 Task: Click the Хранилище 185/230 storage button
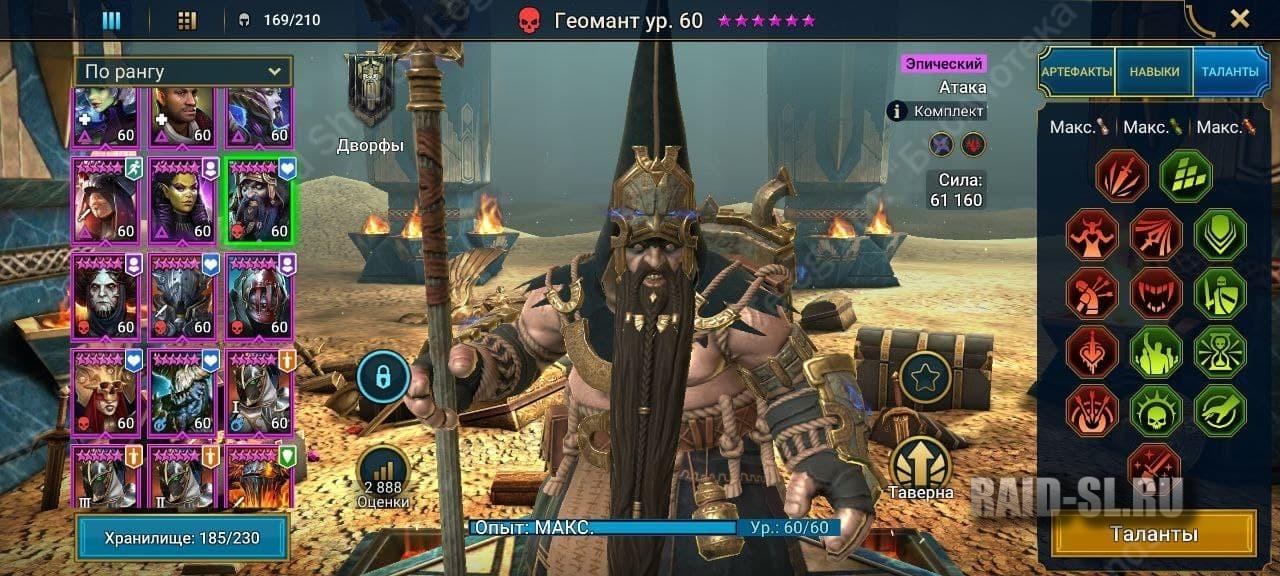click(x=182, y=538)
